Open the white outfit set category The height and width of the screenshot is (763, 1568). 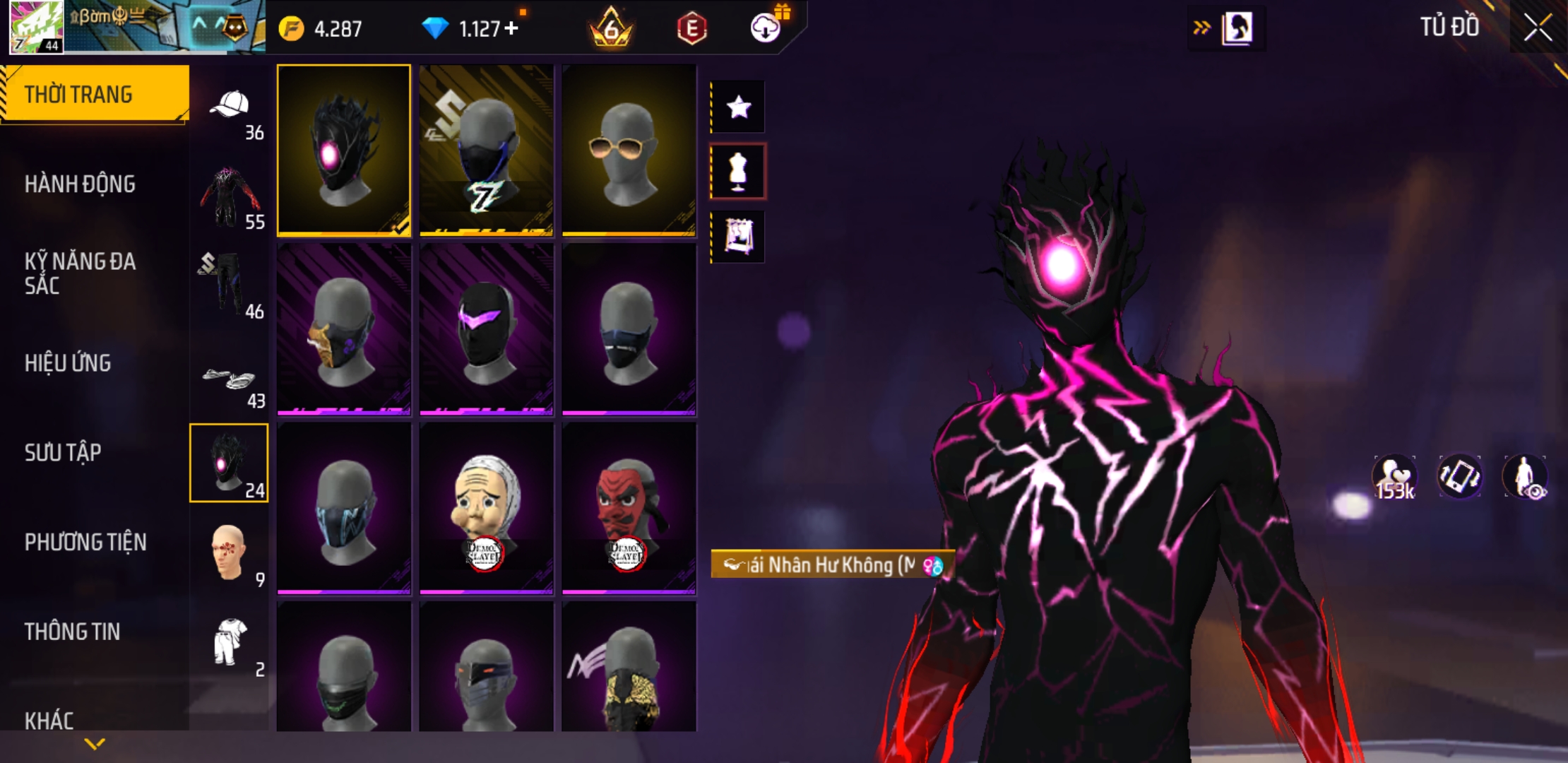[x=230, y=642]
